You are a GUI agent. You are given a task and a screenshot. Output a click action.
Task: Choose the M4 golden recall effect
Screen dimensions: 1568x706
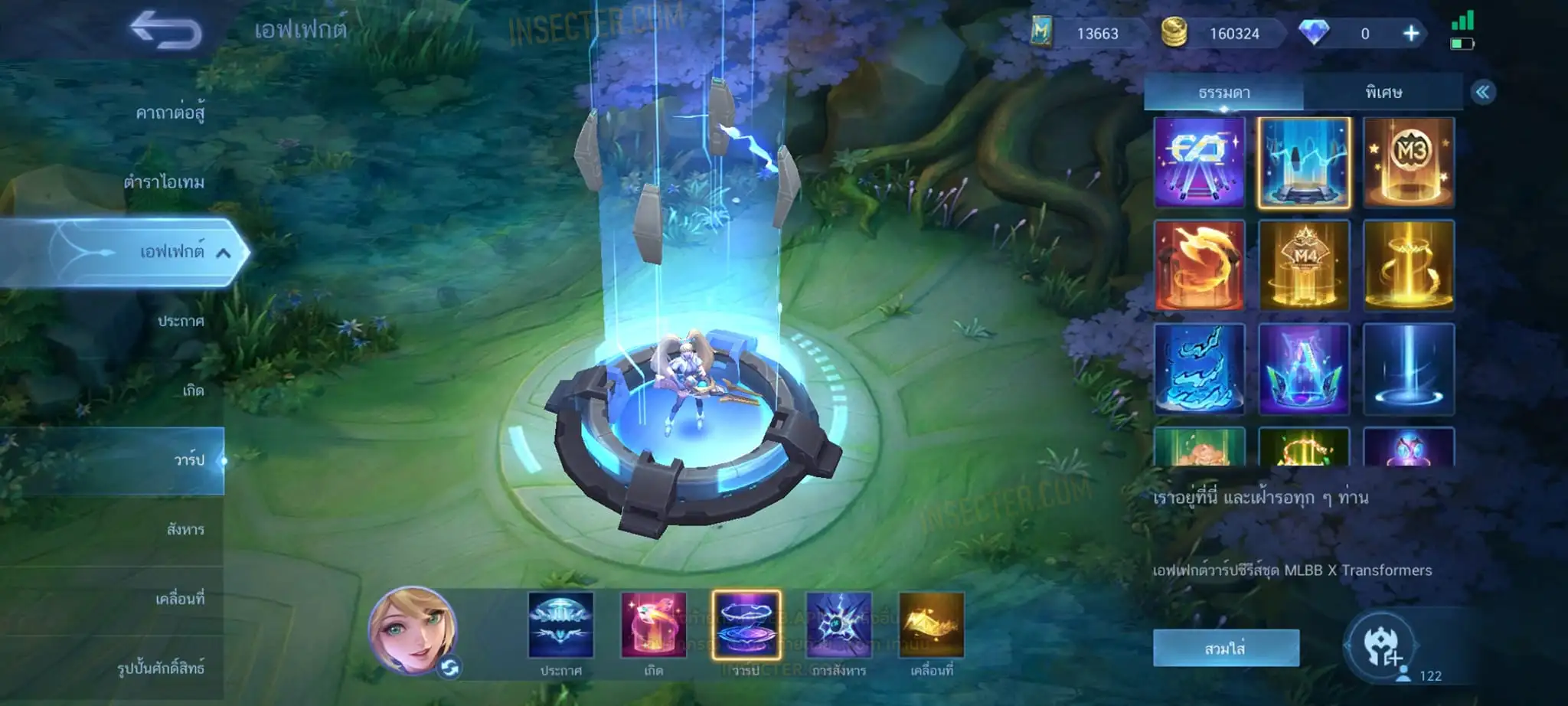click(1304, 265)
